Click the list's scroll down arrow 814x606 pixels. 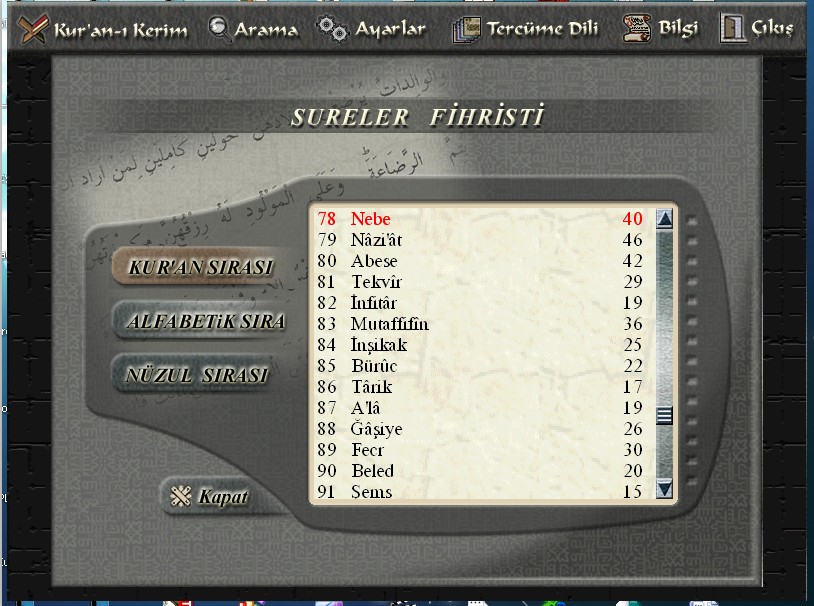tap(664, 489)
